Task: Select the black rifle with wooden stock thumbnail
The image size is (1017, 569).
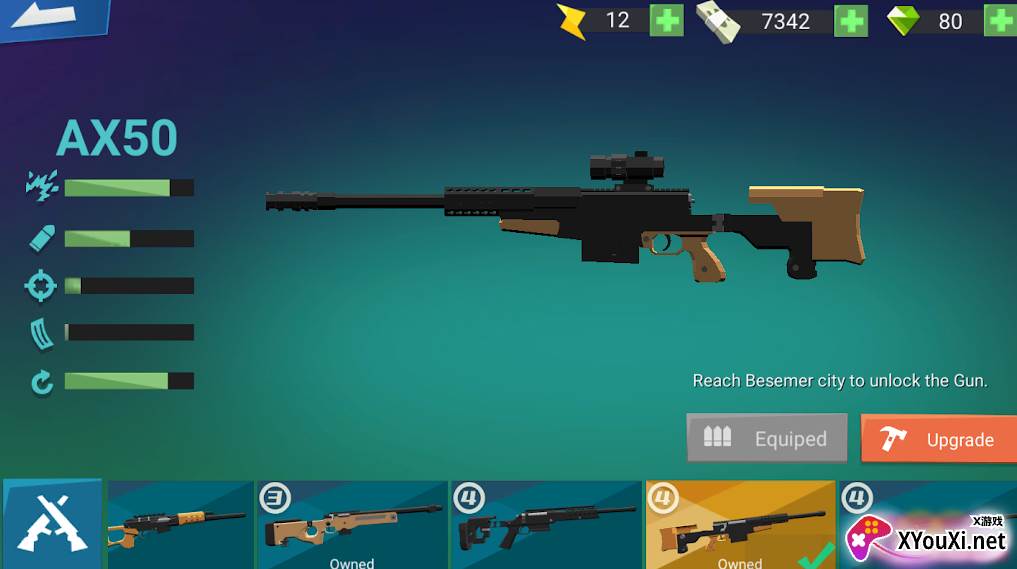Action: coord(180,524)
